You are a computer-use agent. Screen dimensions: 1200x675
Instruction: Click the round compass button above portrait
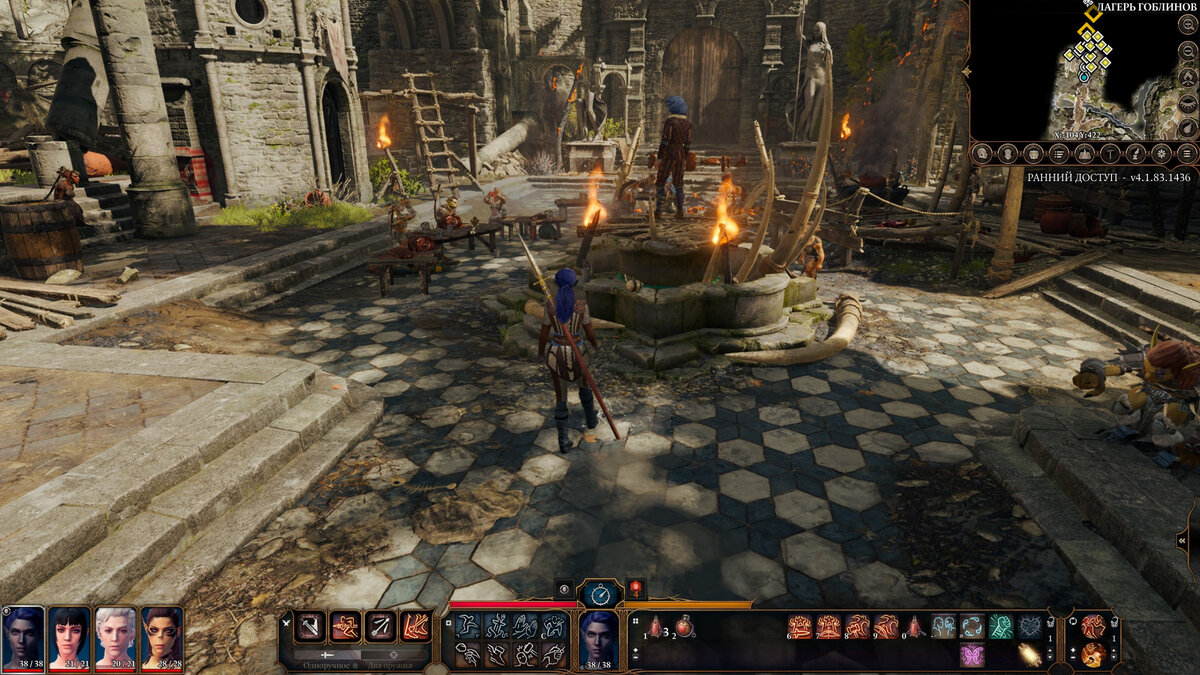[x=600, y=593]
